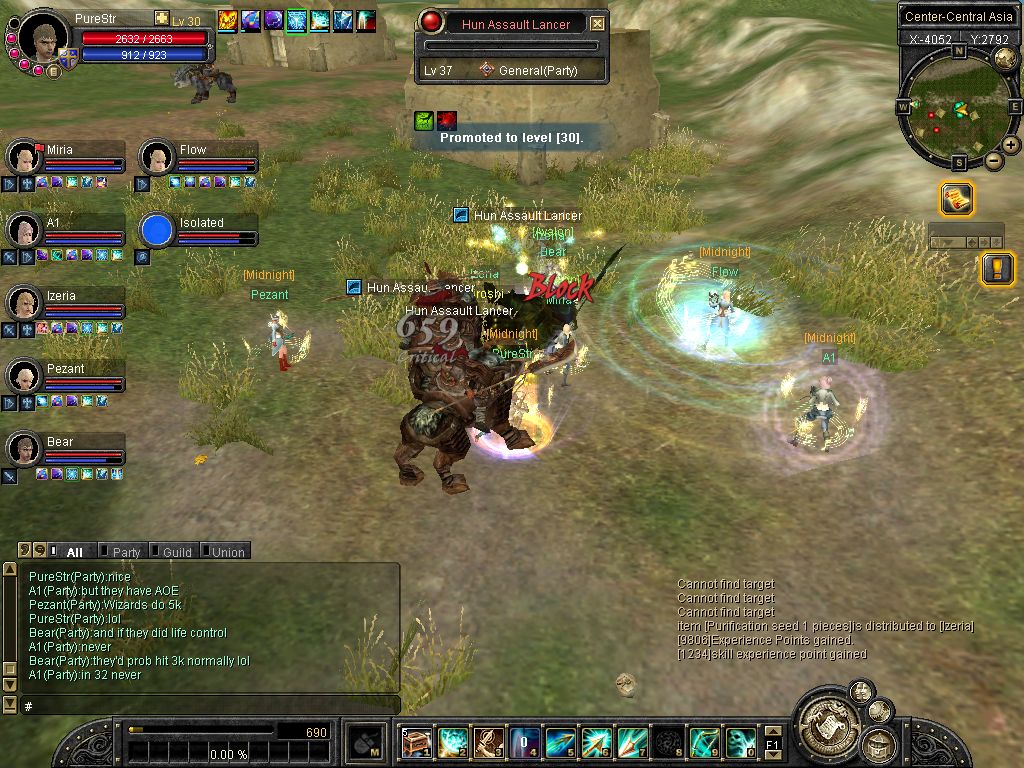The height and width of the screenshot is (768, 1024).
Task: Show the Union chat tab
Action: 227,551
